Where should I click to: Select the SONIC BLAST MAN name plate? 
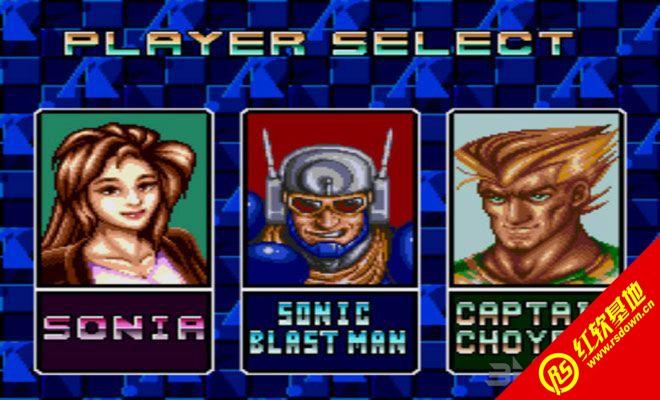330,327
